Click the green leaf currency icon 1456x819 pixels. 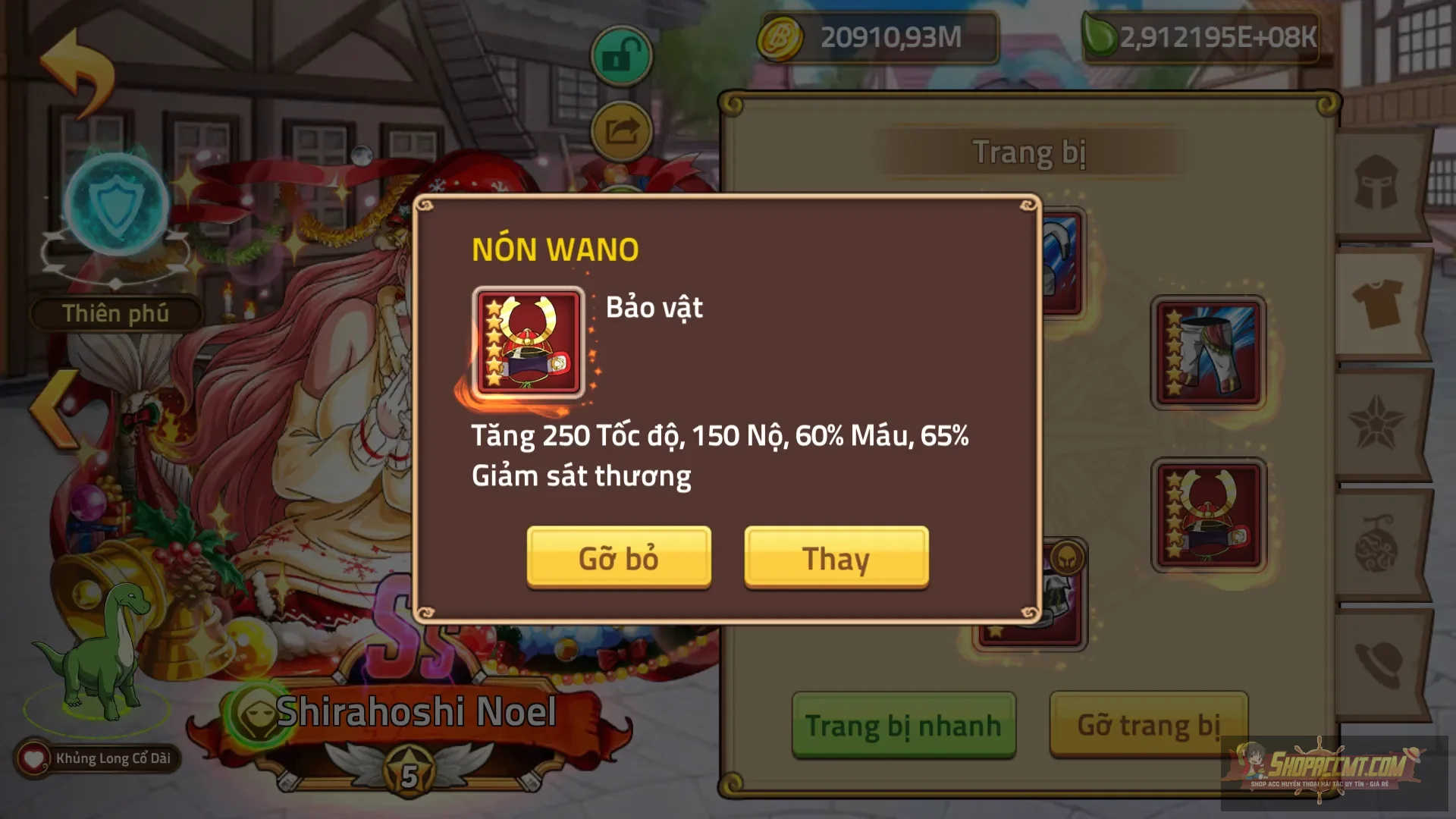pos(1100,36)
